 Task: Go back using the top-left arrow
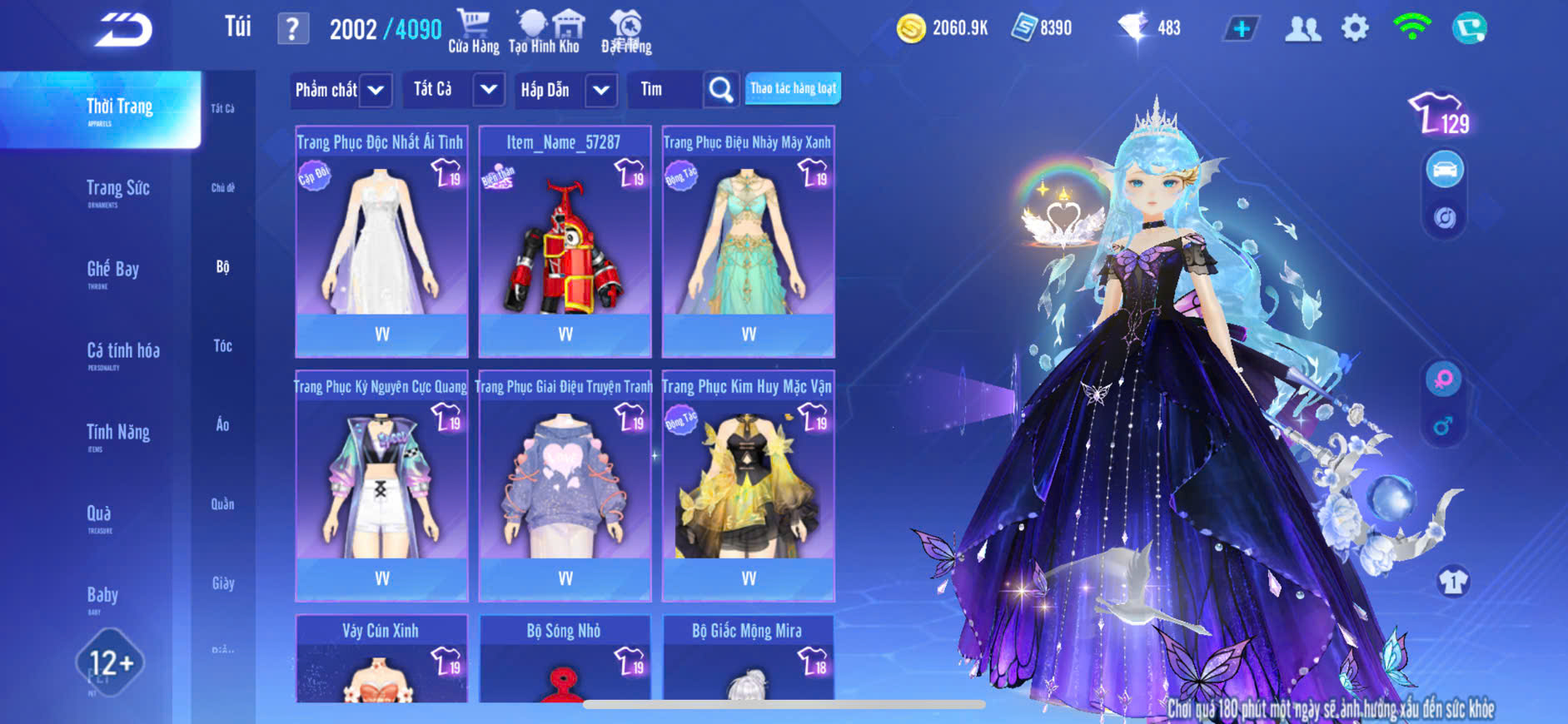pos(123,30)
